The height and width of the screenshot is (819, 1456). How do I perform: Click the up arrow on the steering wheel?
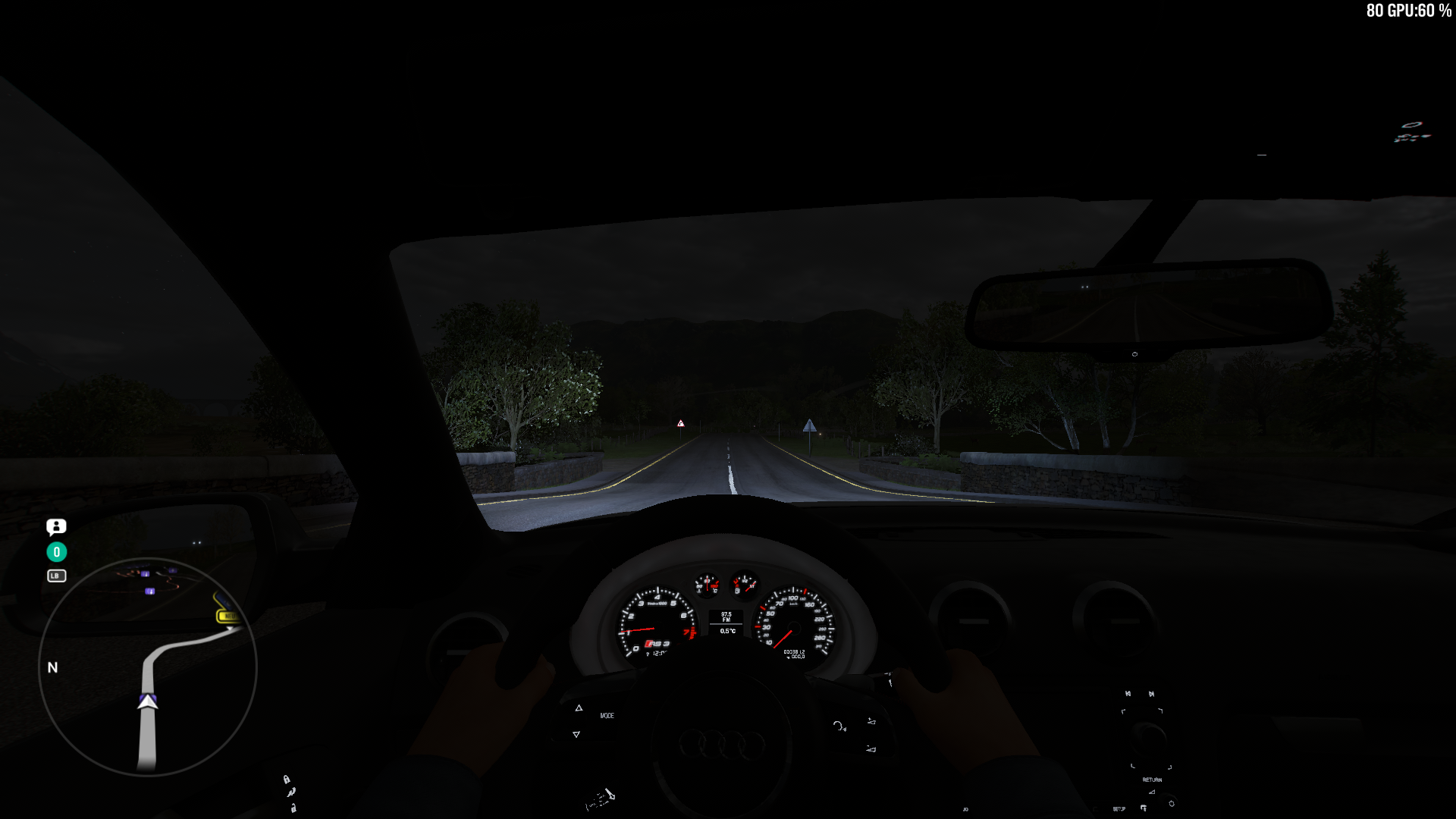pyautogui.click(x=579, y=708)
